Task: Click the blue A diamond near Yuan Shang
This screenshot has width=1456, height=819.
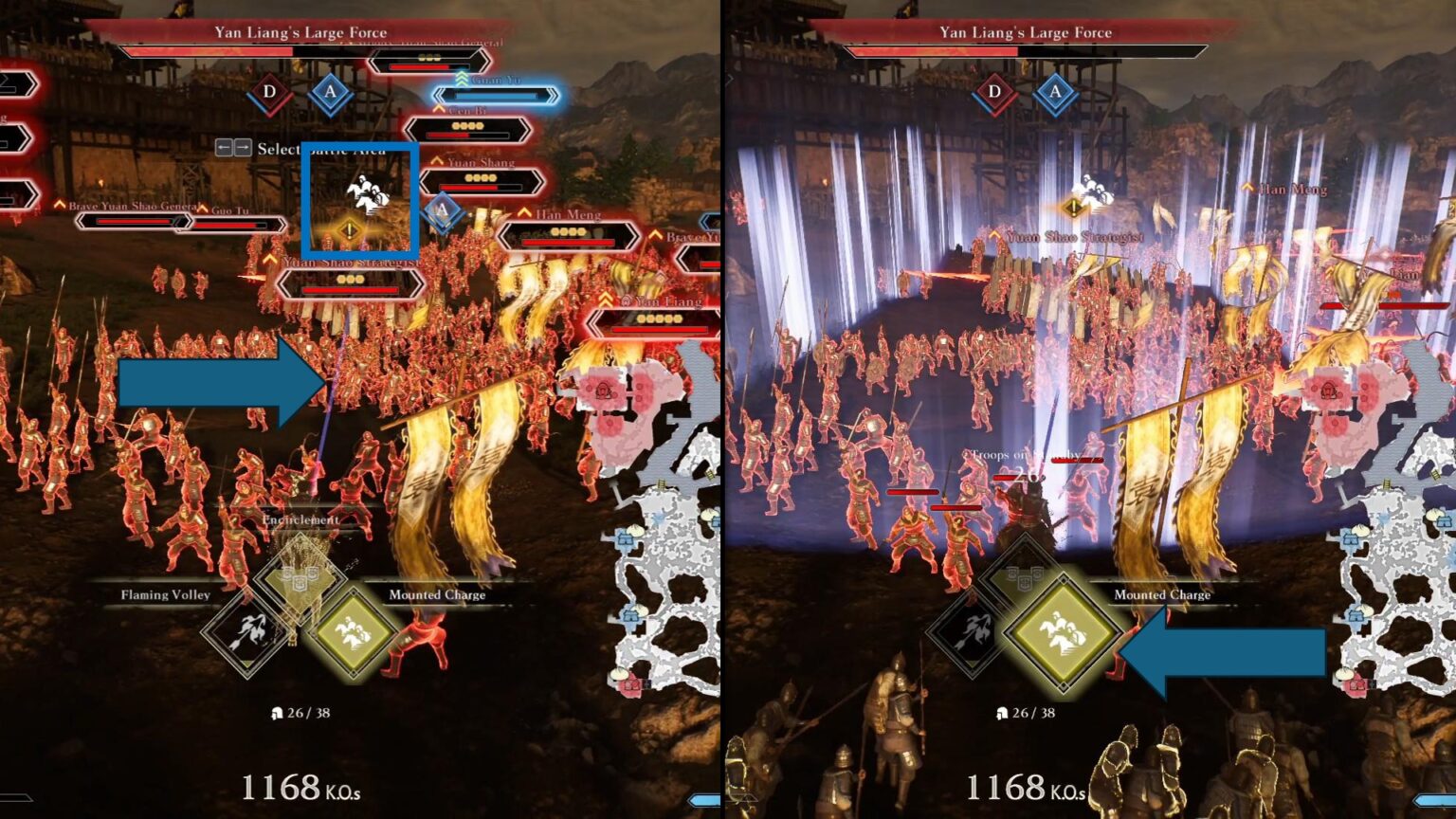Action: (x=442, y=209)
